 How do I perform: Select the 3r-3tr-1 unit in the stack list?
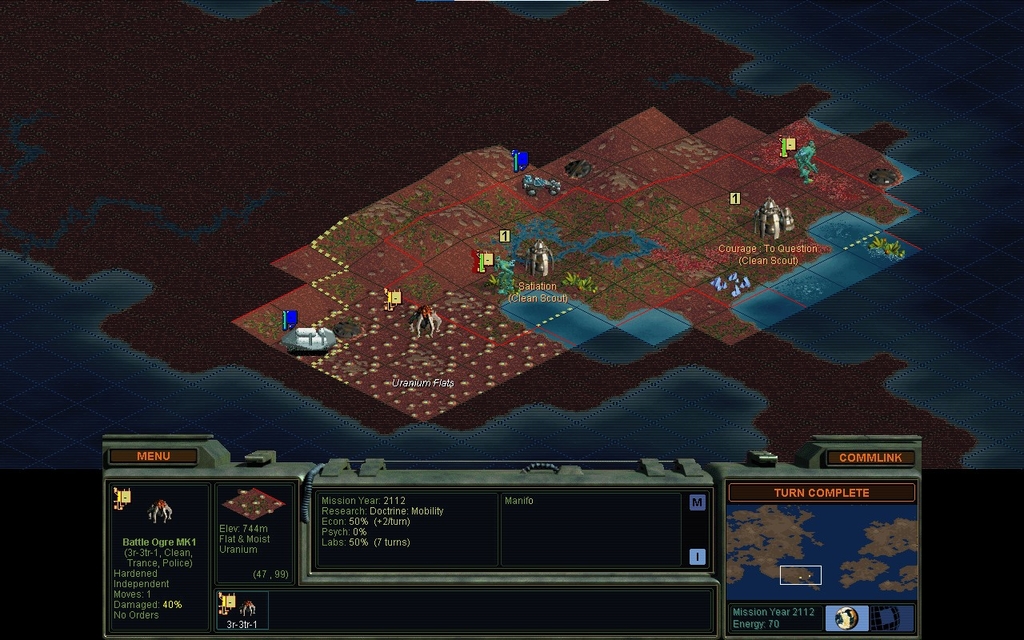point(242,609)
